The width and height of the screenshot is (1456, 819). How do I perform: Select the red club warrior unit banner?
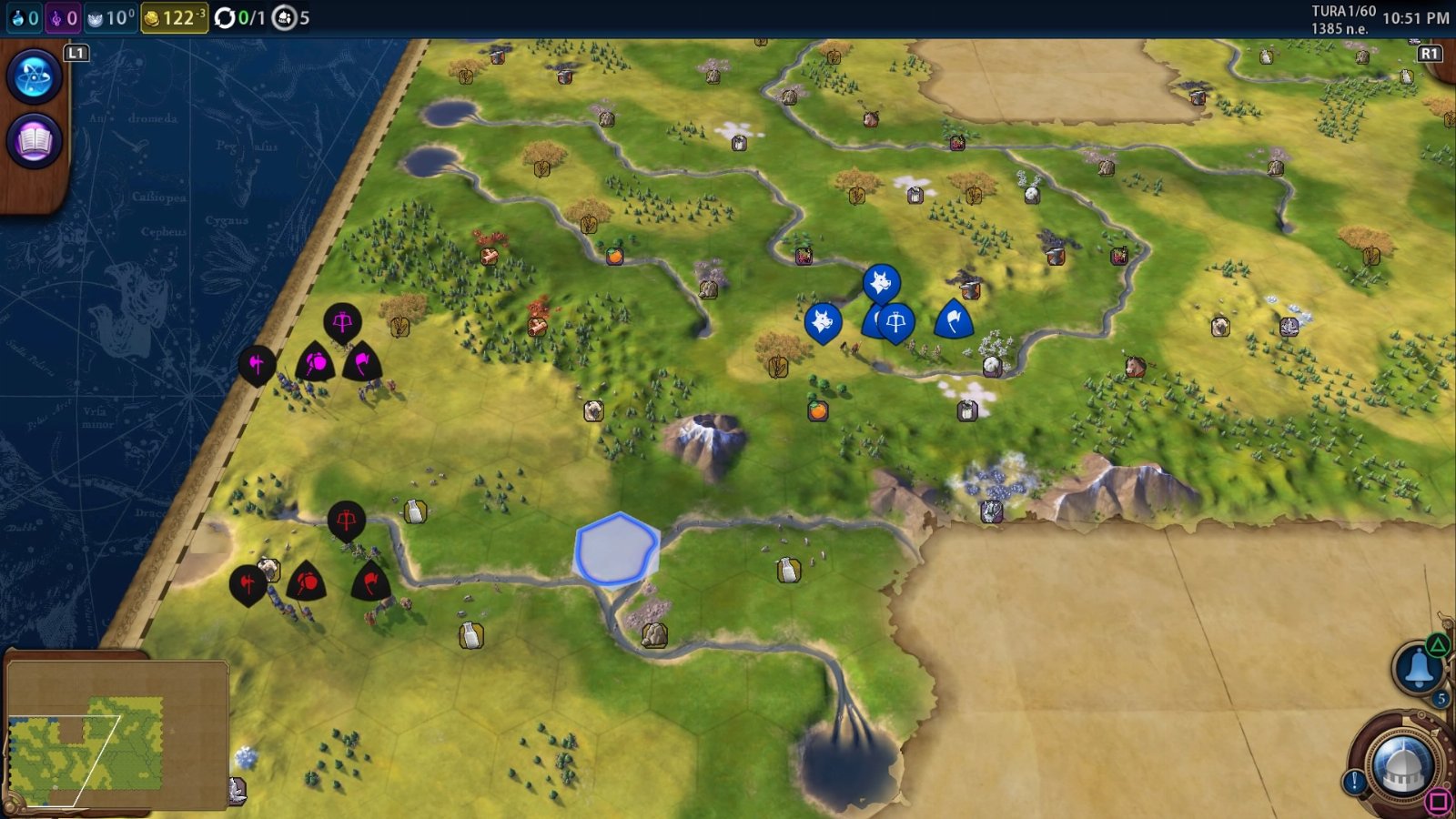(x=306, y=581)
